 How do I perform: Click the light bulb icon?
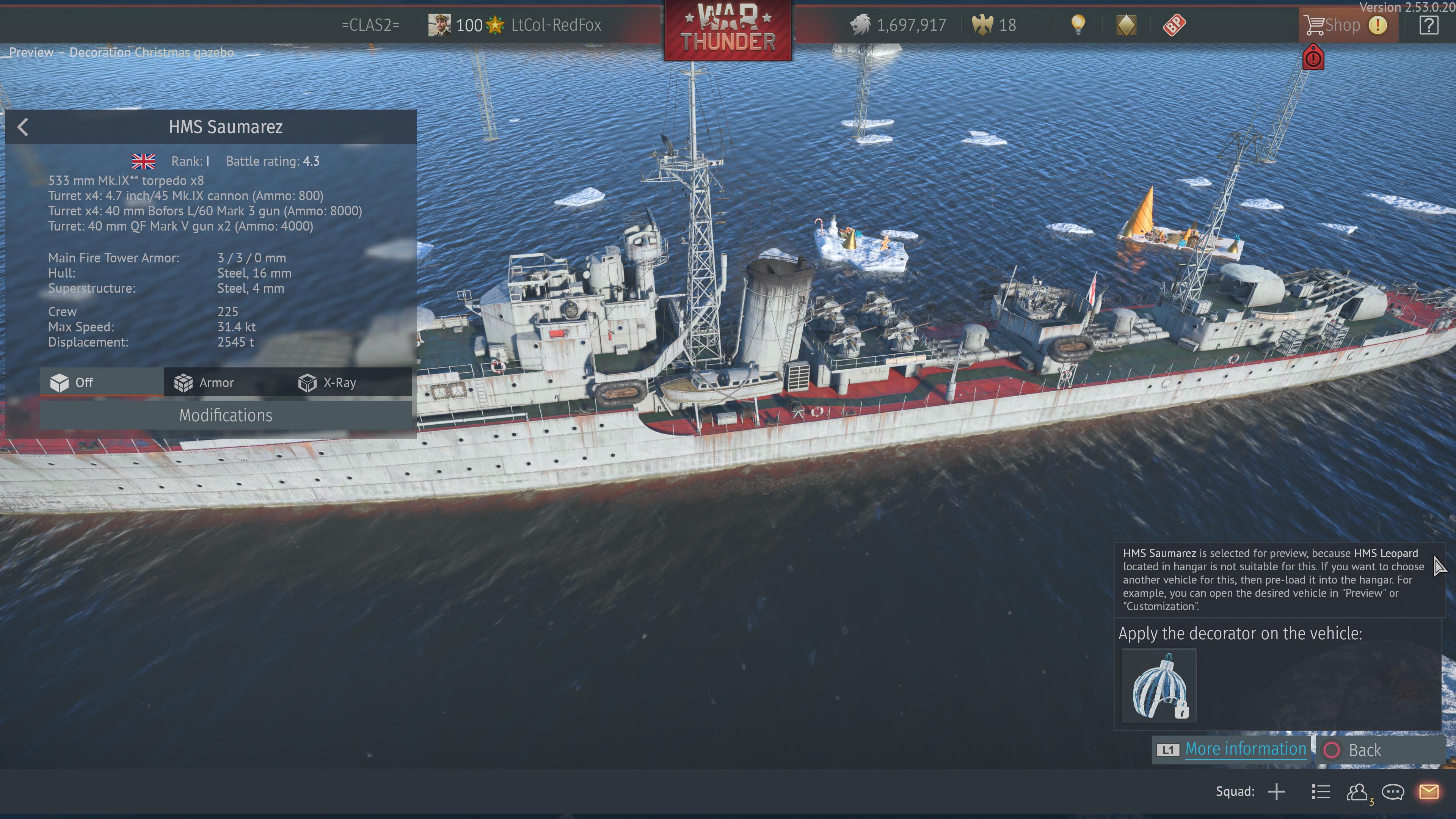point(1078,25)
